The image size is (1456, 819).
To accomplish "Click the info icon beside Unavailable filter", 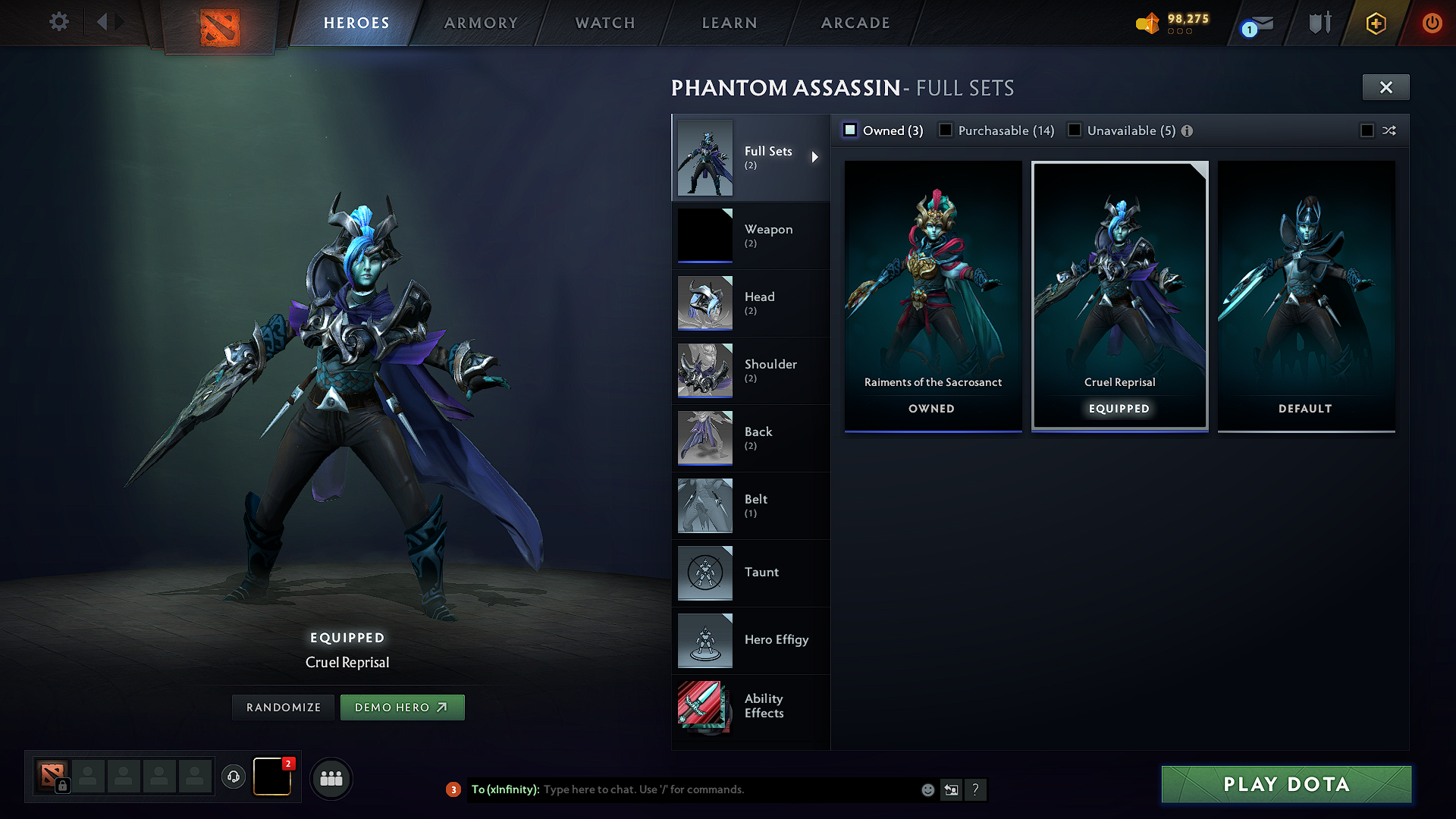I will click(1187, 130).
